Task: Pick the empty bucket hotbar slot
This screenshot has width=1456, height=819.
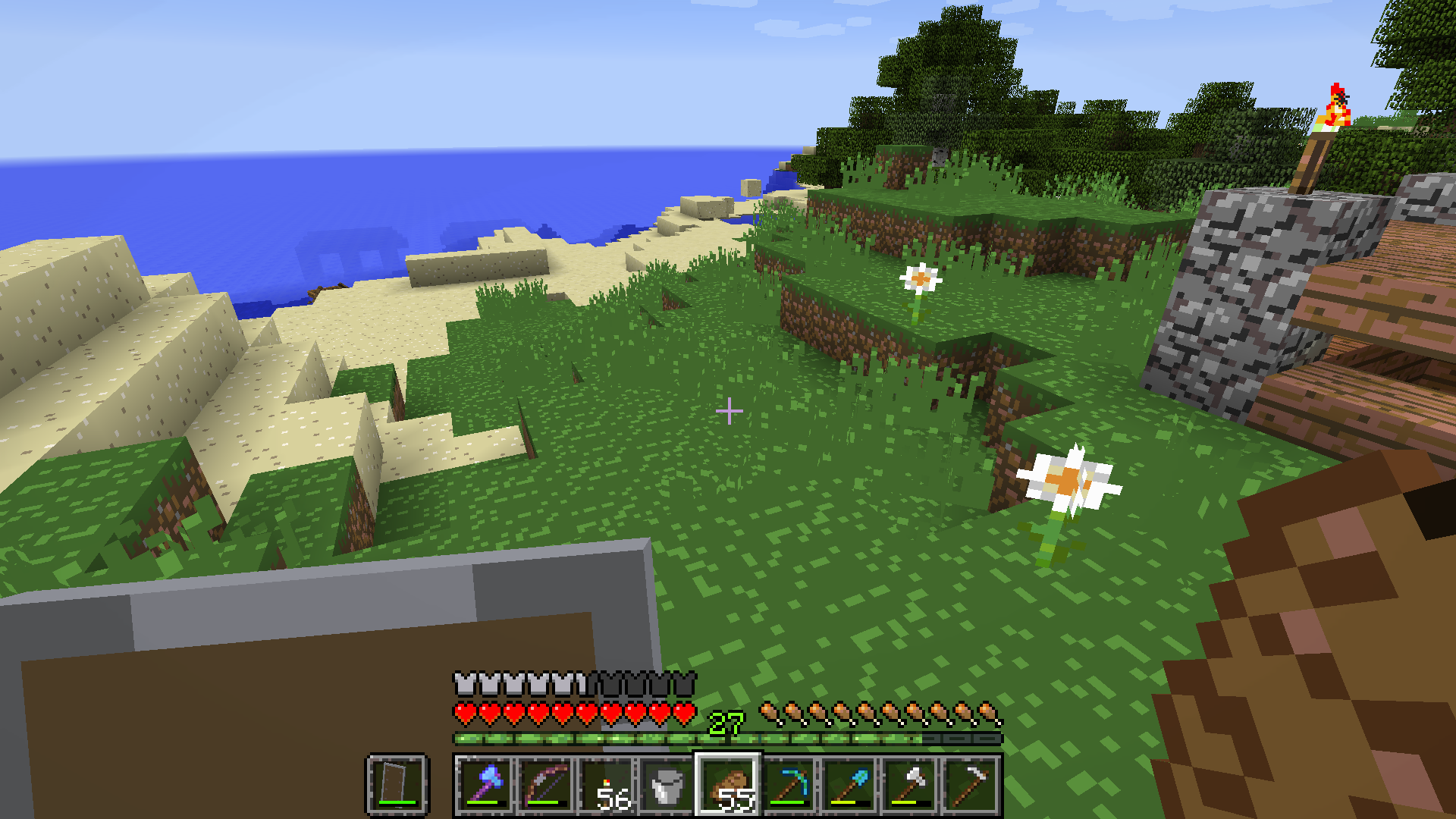Action: click(667, 785)
